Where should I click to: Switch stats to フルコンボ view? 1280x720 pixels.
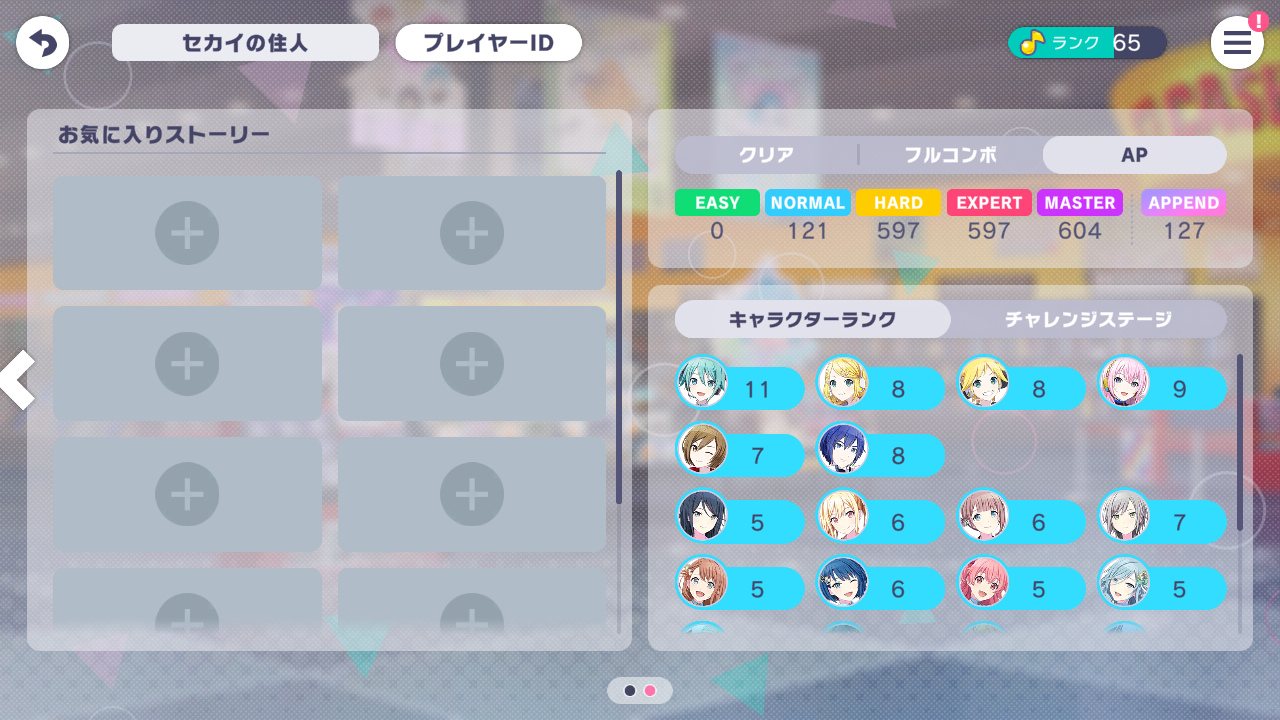coord(950,155)
